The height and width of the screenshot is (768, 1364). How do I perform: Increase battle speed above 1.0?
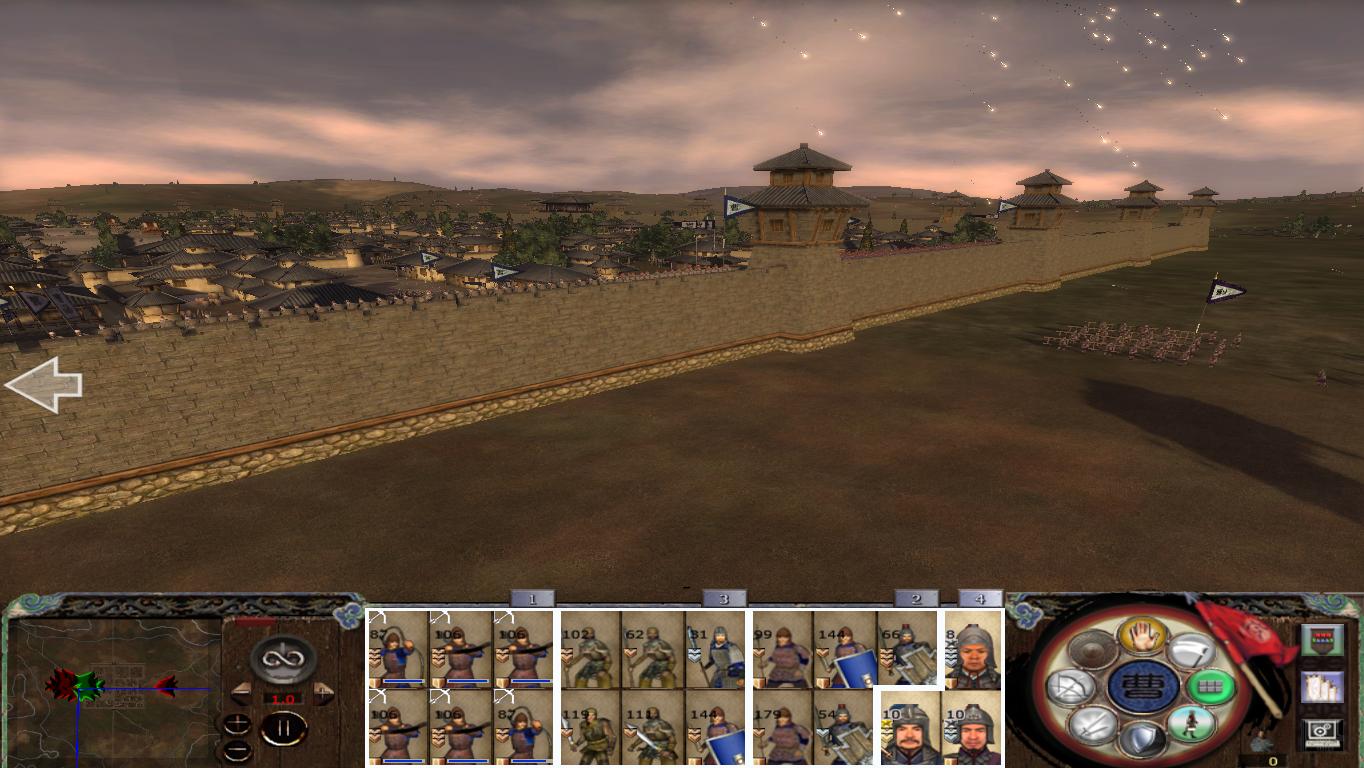pyautogui.click(x=321, y=693)
